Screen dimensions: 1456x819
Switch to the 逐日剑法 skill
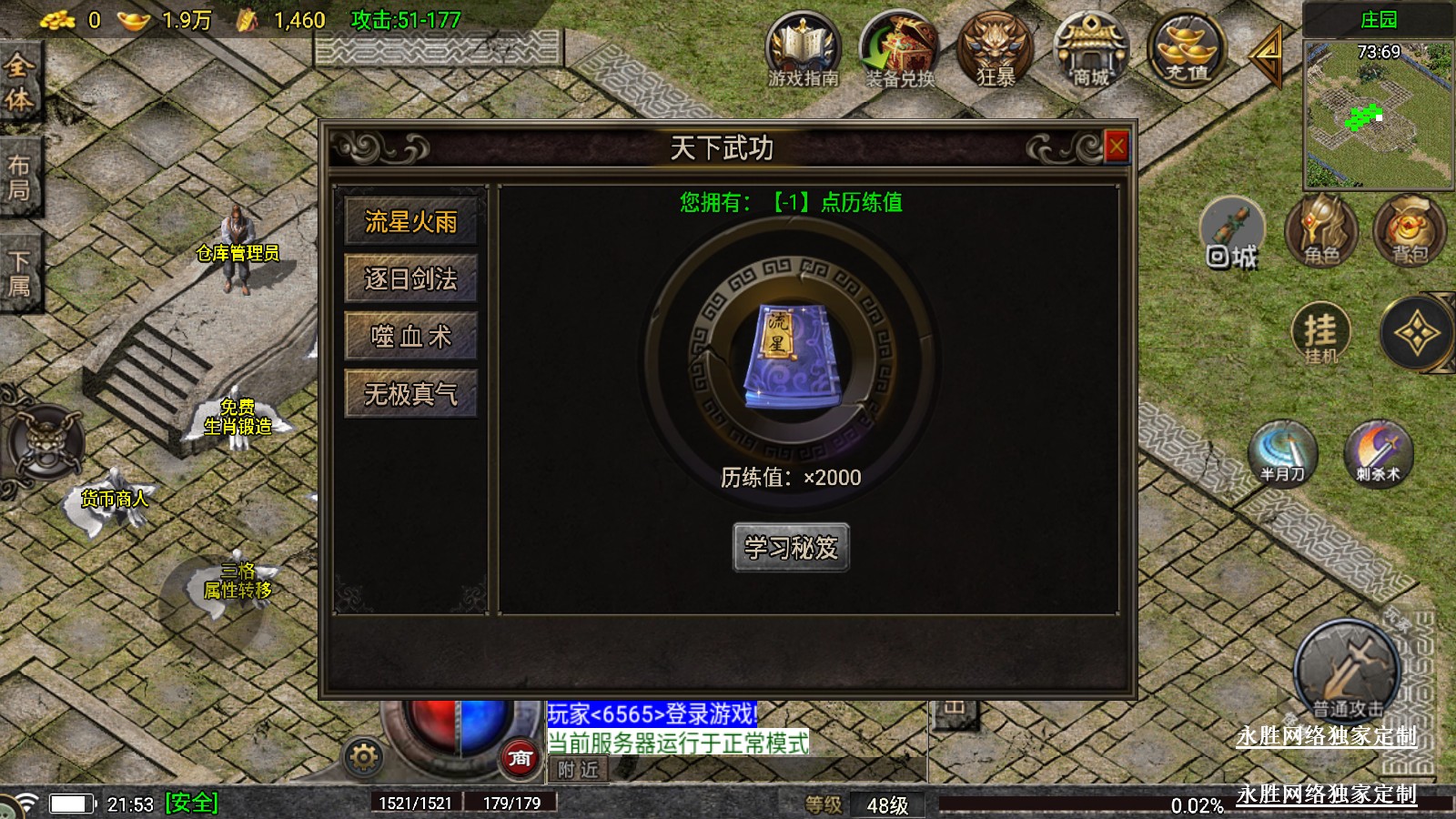(x=410, y=278)
